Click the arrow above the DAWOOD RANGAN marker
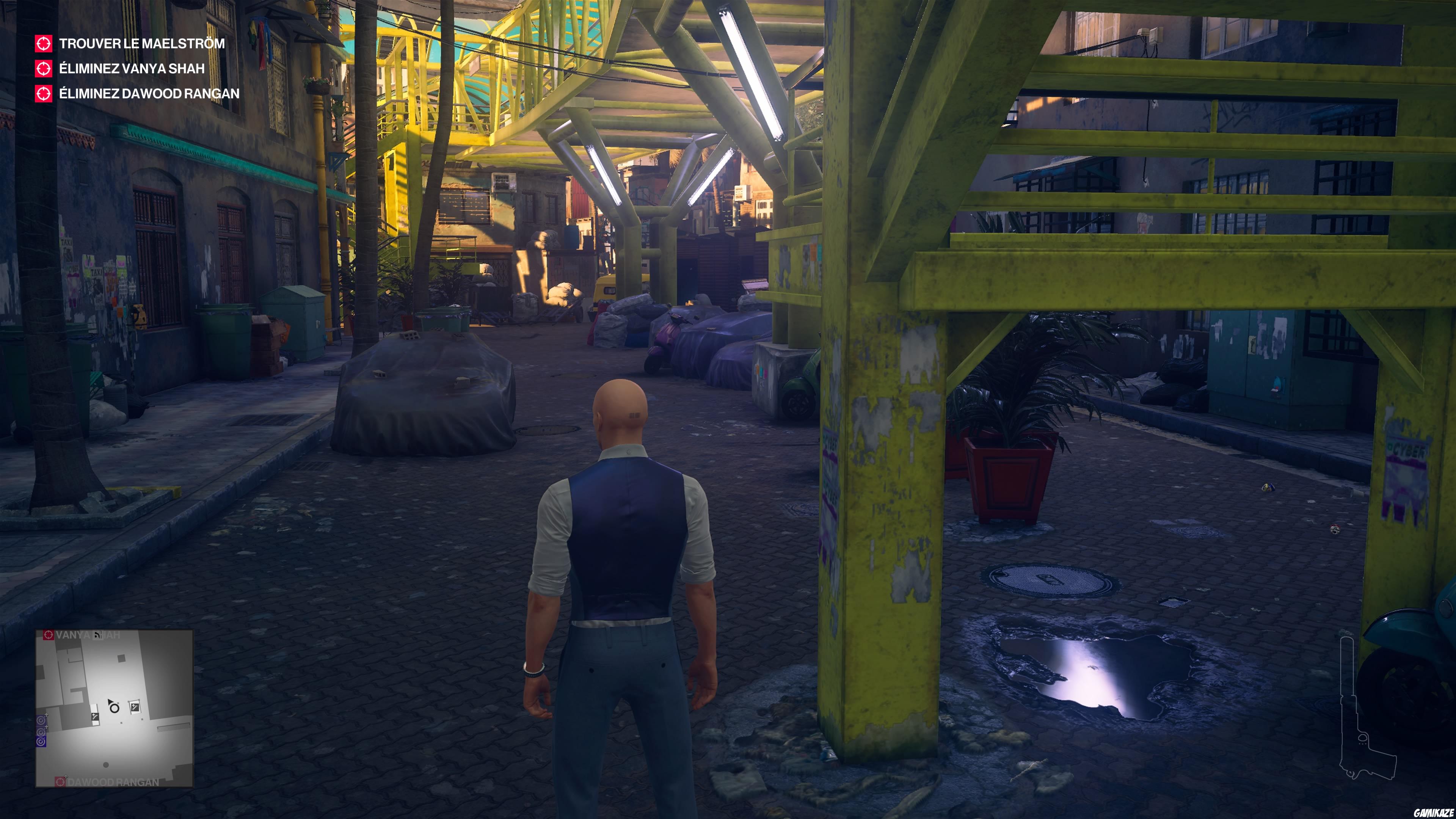1456x819 pixels. pyautogui.click(x=66, y=777)
